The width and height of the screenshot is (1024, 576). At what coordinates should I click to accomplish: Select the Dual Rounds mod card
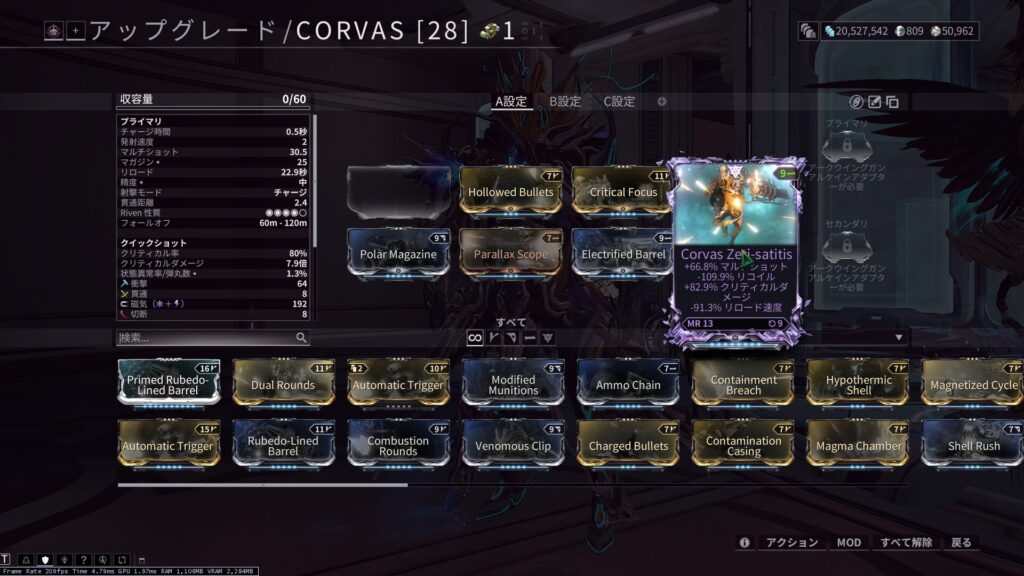coord(283,385)
